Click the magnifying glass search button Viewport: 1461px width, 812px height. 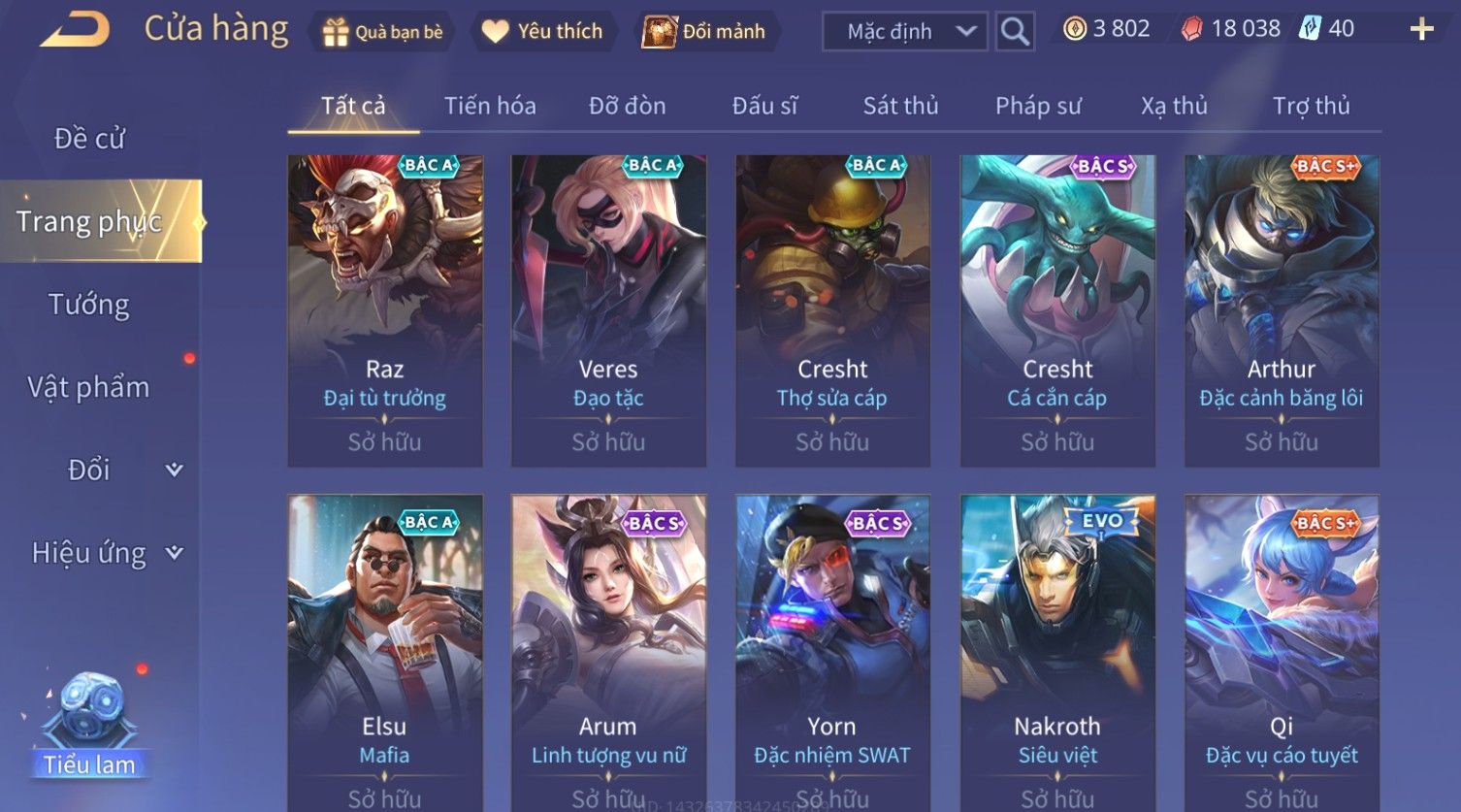1015,32
